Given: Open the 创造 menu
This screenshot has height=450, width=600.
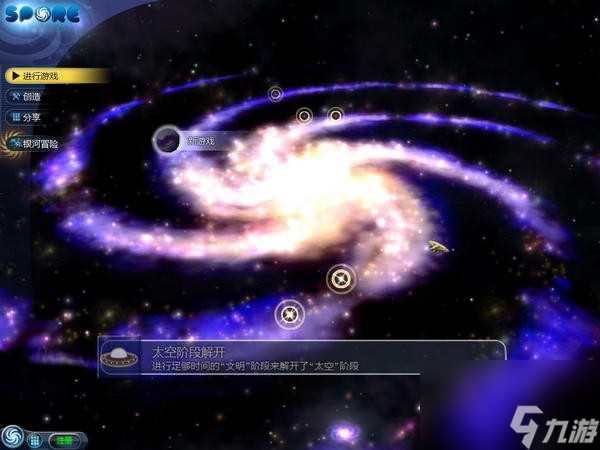Looking at the screenshot, I should [x=32, y=97].
